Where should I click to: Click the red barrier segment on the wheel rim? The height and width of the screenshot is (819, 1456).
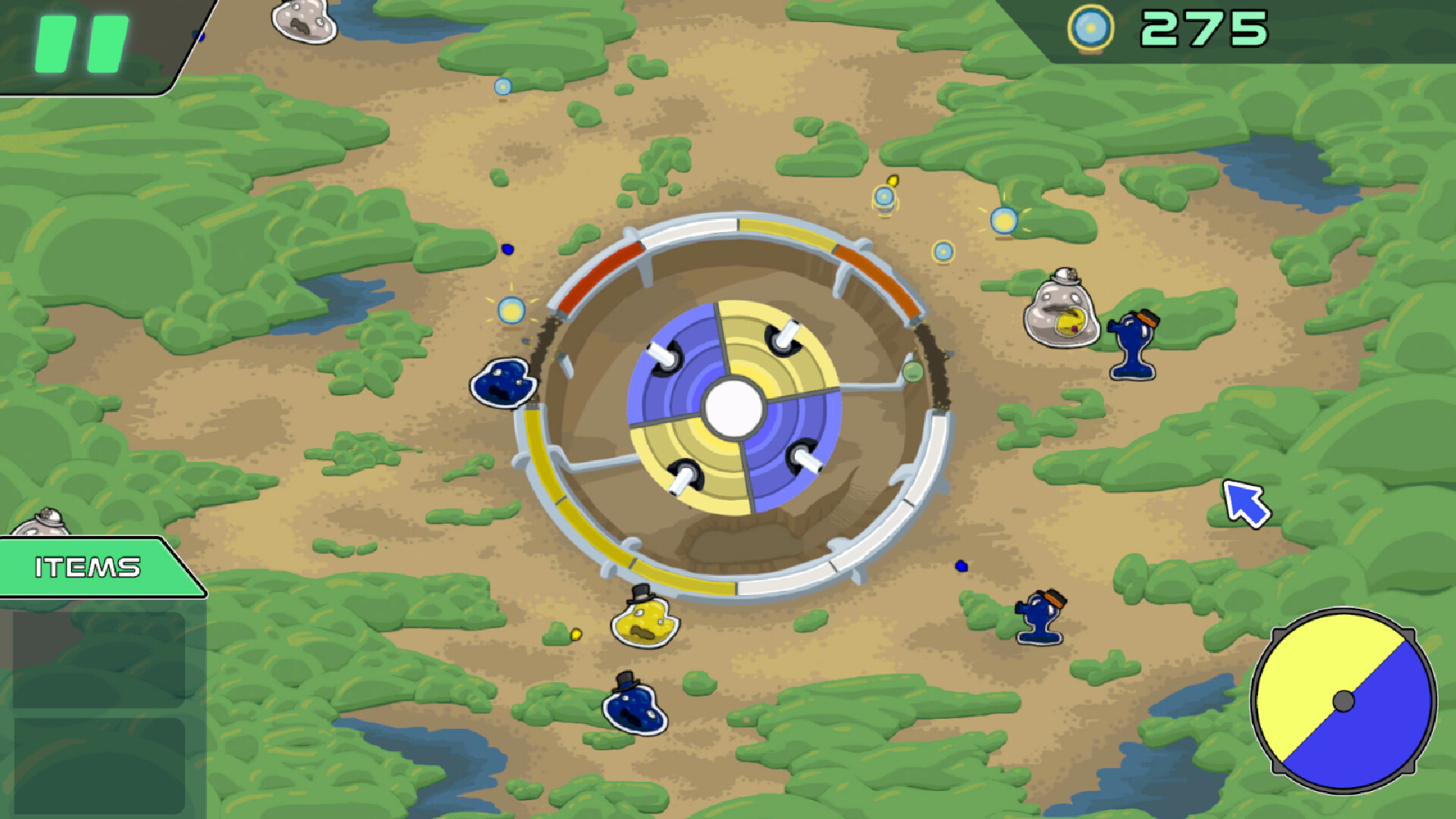click(x=599, y=275)
